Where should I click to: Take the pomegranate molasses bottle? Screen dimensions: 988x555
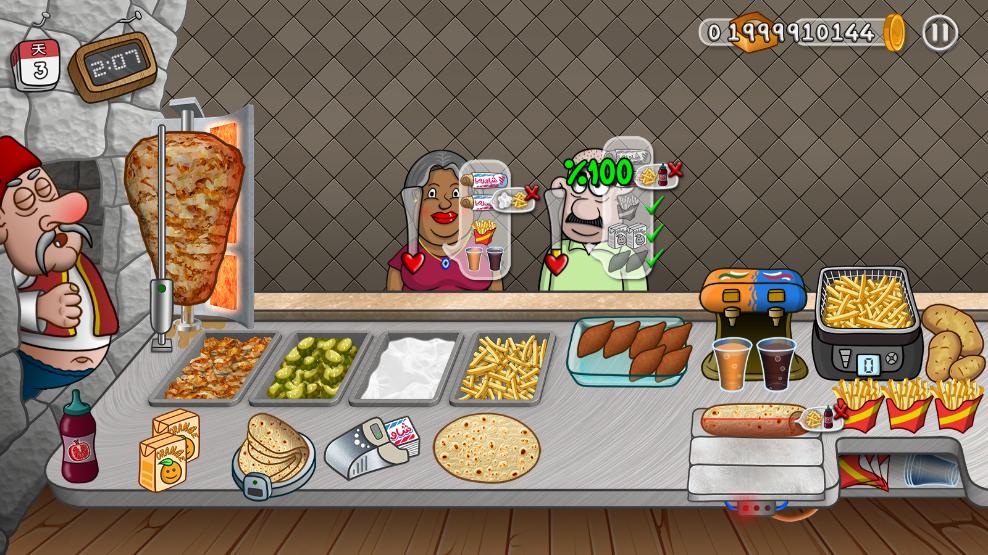78,440
